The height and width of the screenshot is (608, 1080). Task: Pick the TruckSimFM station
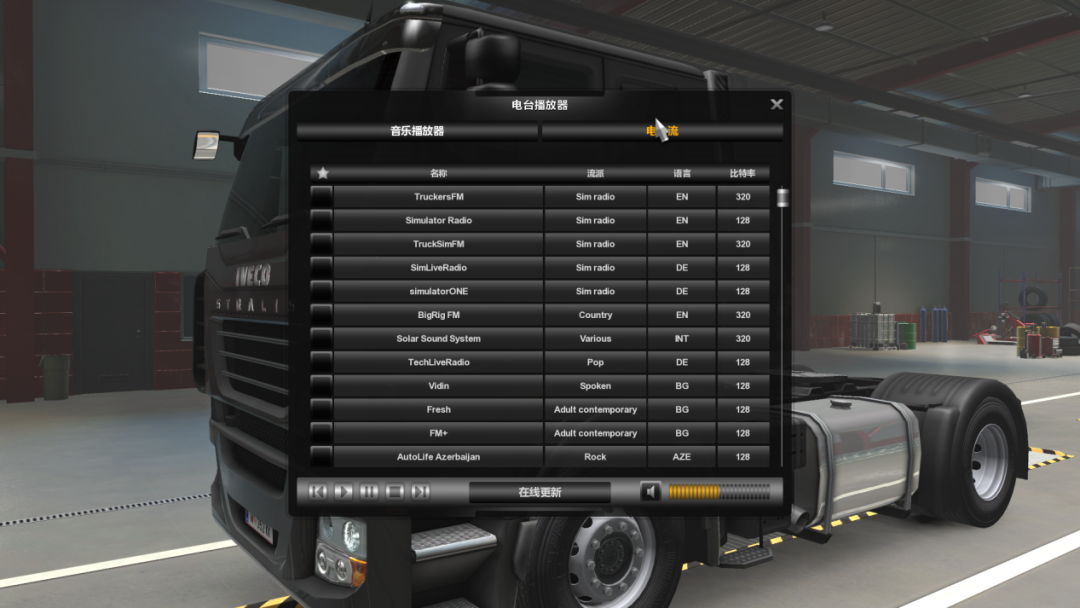(x=439, y=244)
